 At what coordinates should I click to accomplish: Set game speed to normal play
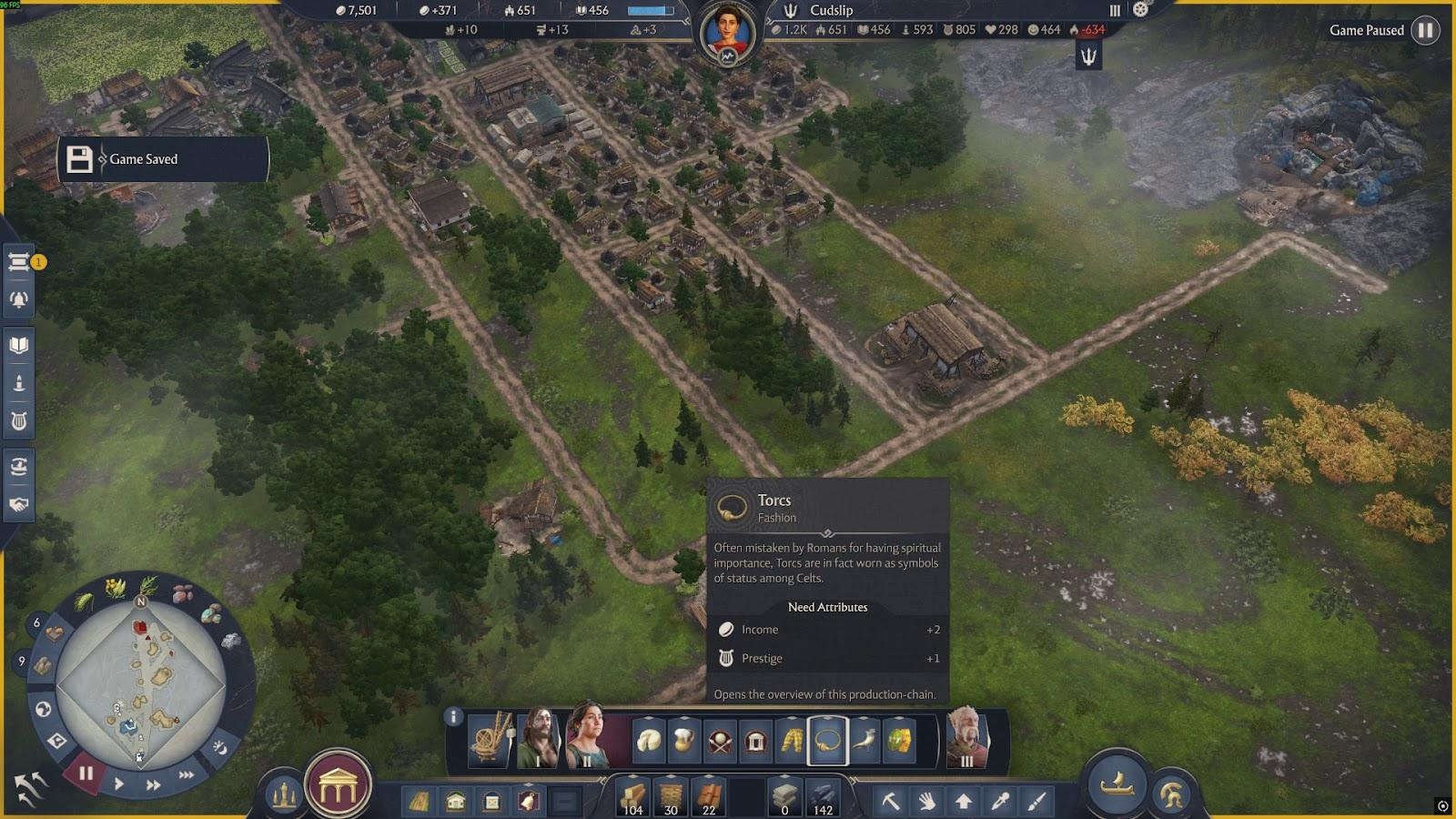tap(119, 783)
